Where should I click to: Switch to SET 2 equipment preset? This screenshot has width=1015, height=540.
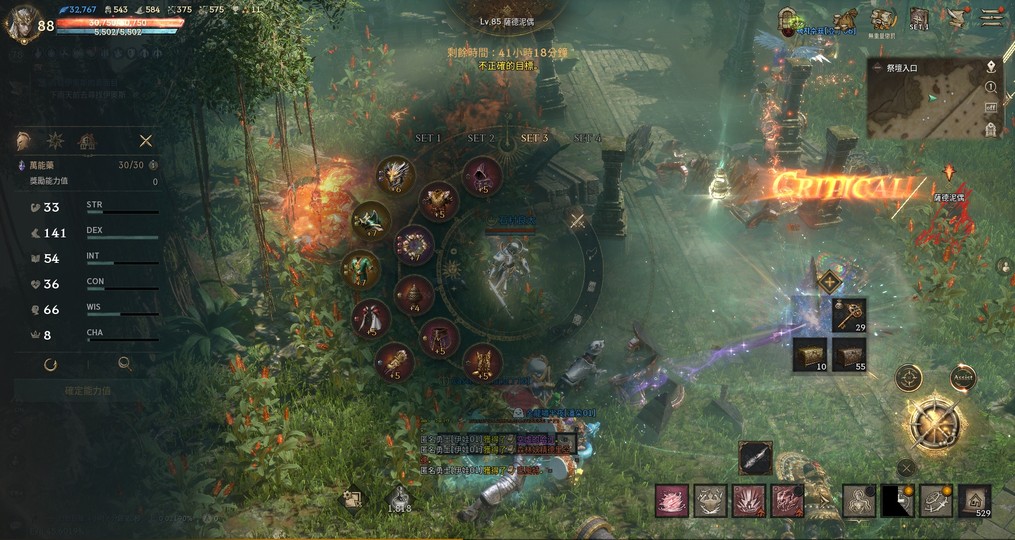(x=481, y=138)
